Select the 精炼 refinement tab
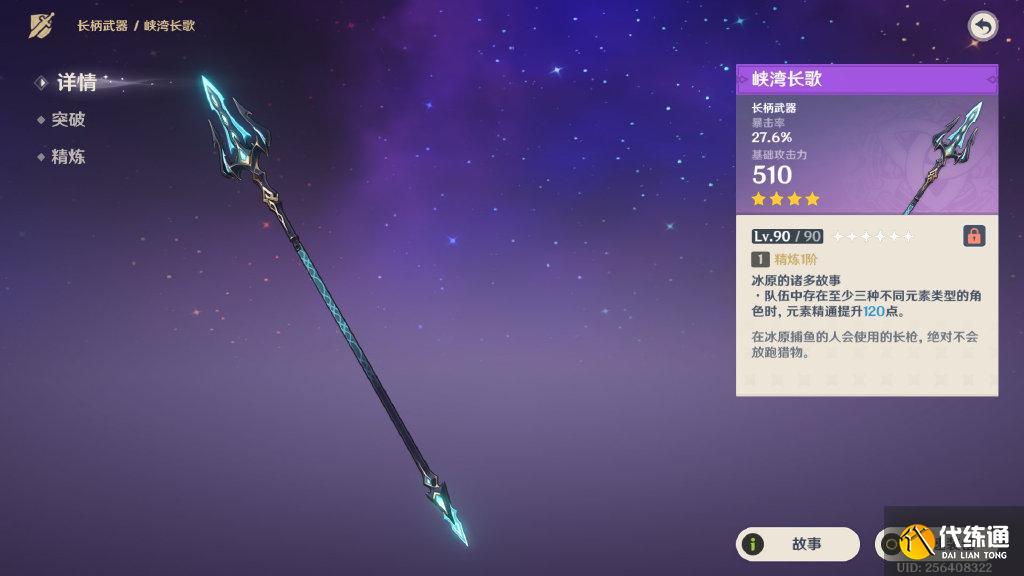 (68, 156)
